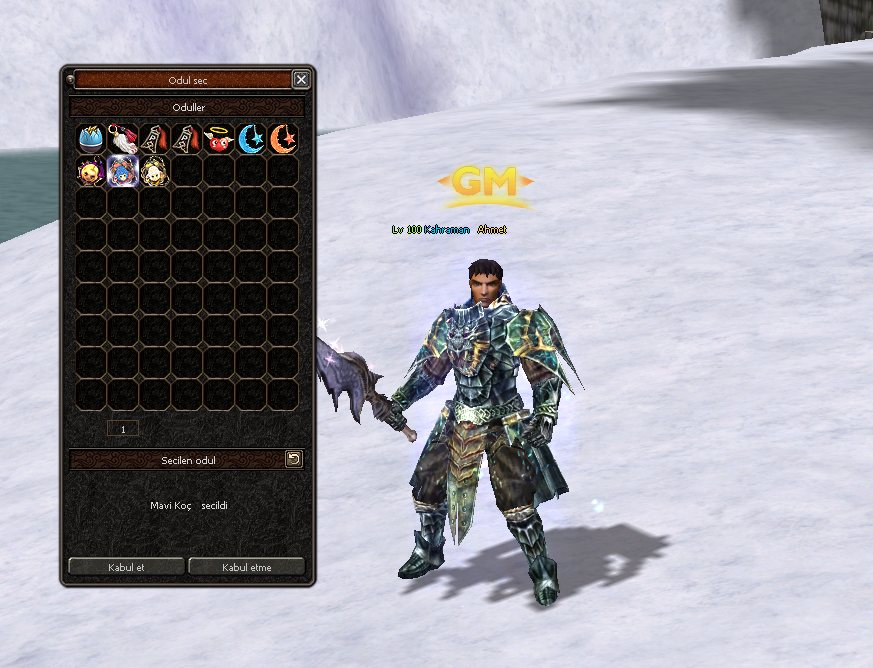
Task: Confirm with the Kabul et button
Action: [126, 567]
